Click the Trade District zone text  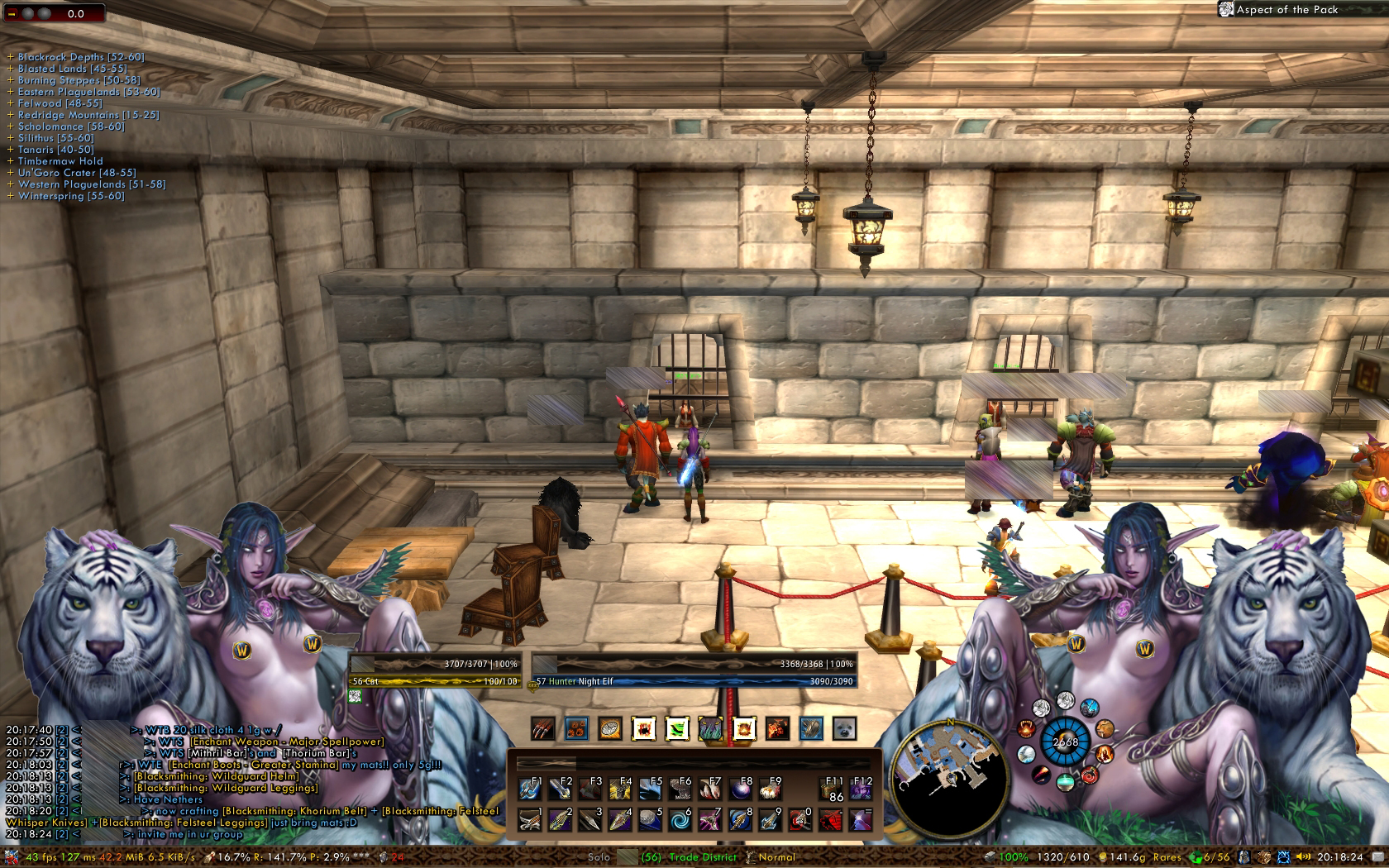pyautogui.click(x=703, y=857)
